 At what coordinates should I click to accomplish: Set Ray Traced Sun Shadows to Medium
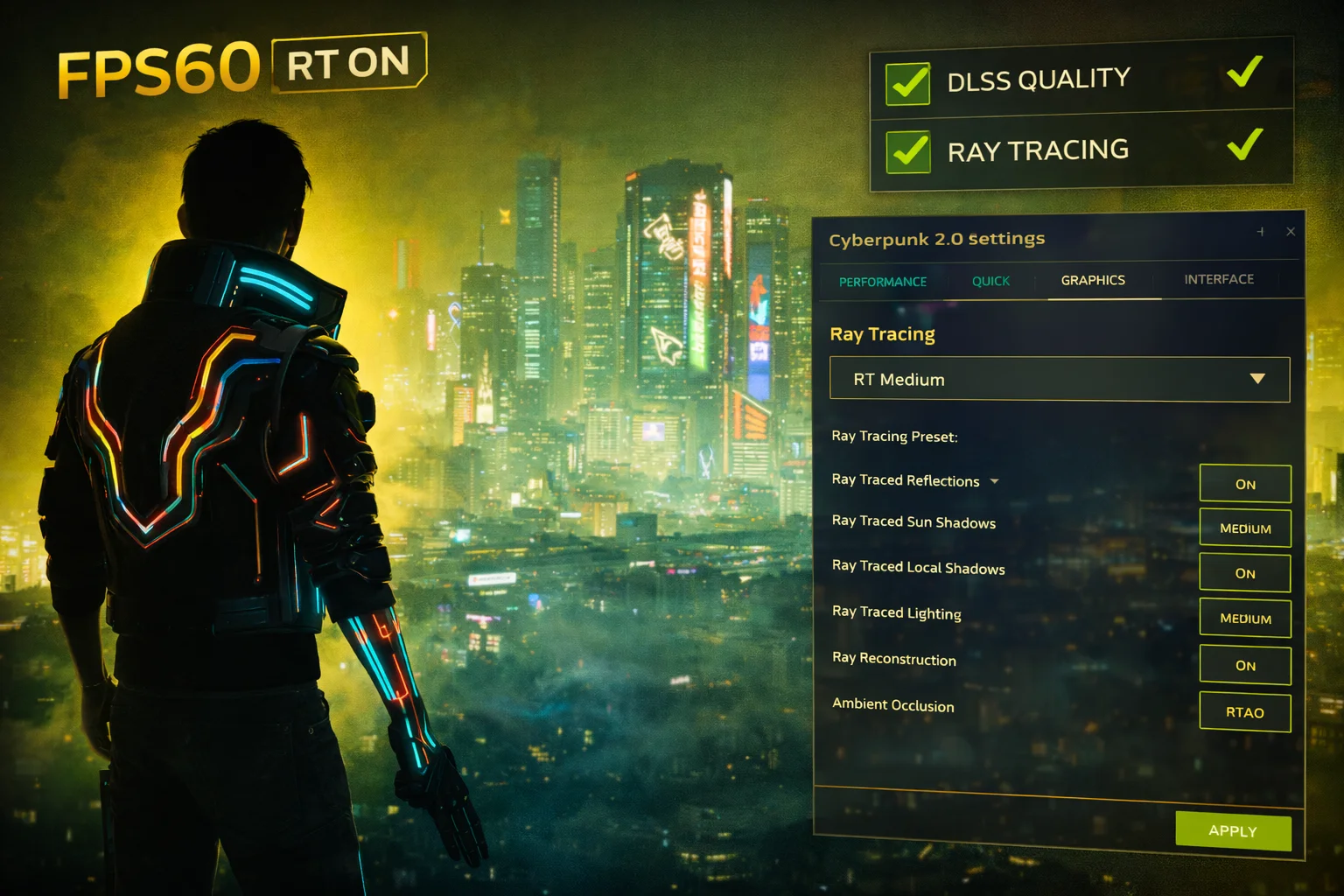pyautogui.click(x=1244, y=528)
